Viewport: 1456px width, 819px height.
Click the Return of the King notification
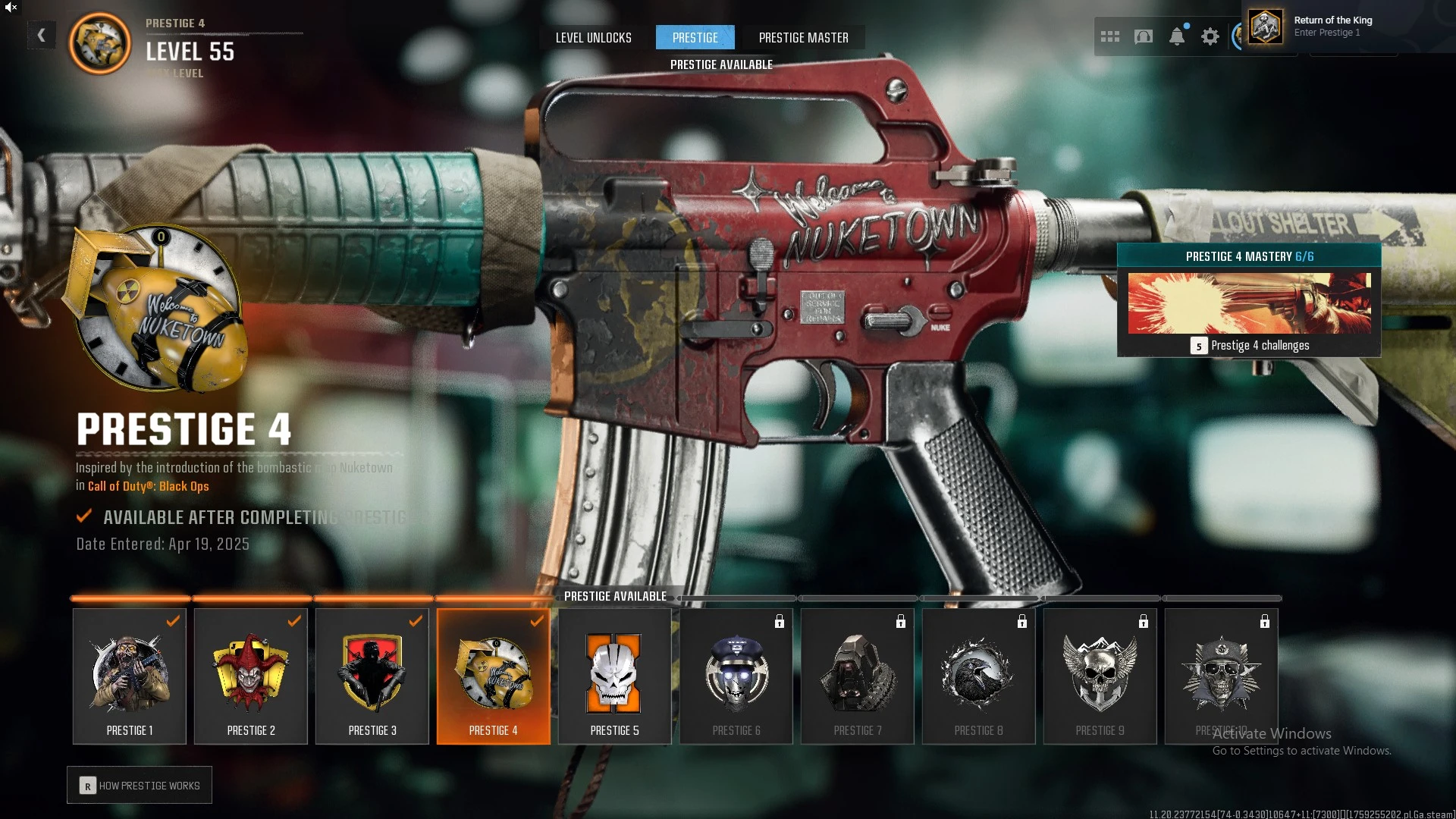(x=1332, y=27)
